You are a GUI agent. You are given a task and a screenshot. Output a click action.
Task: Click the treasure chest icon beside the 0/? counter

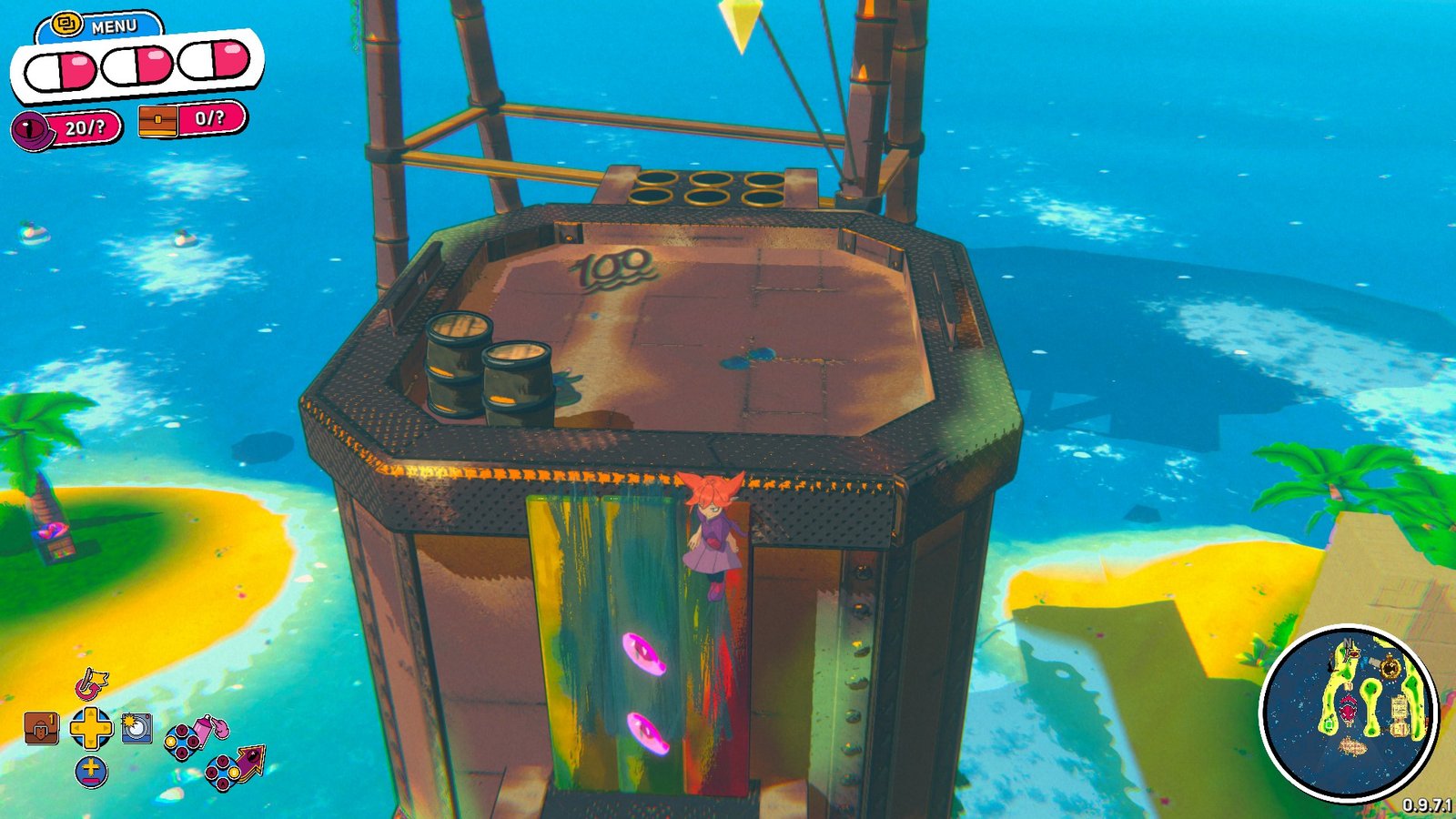[157, 121]
